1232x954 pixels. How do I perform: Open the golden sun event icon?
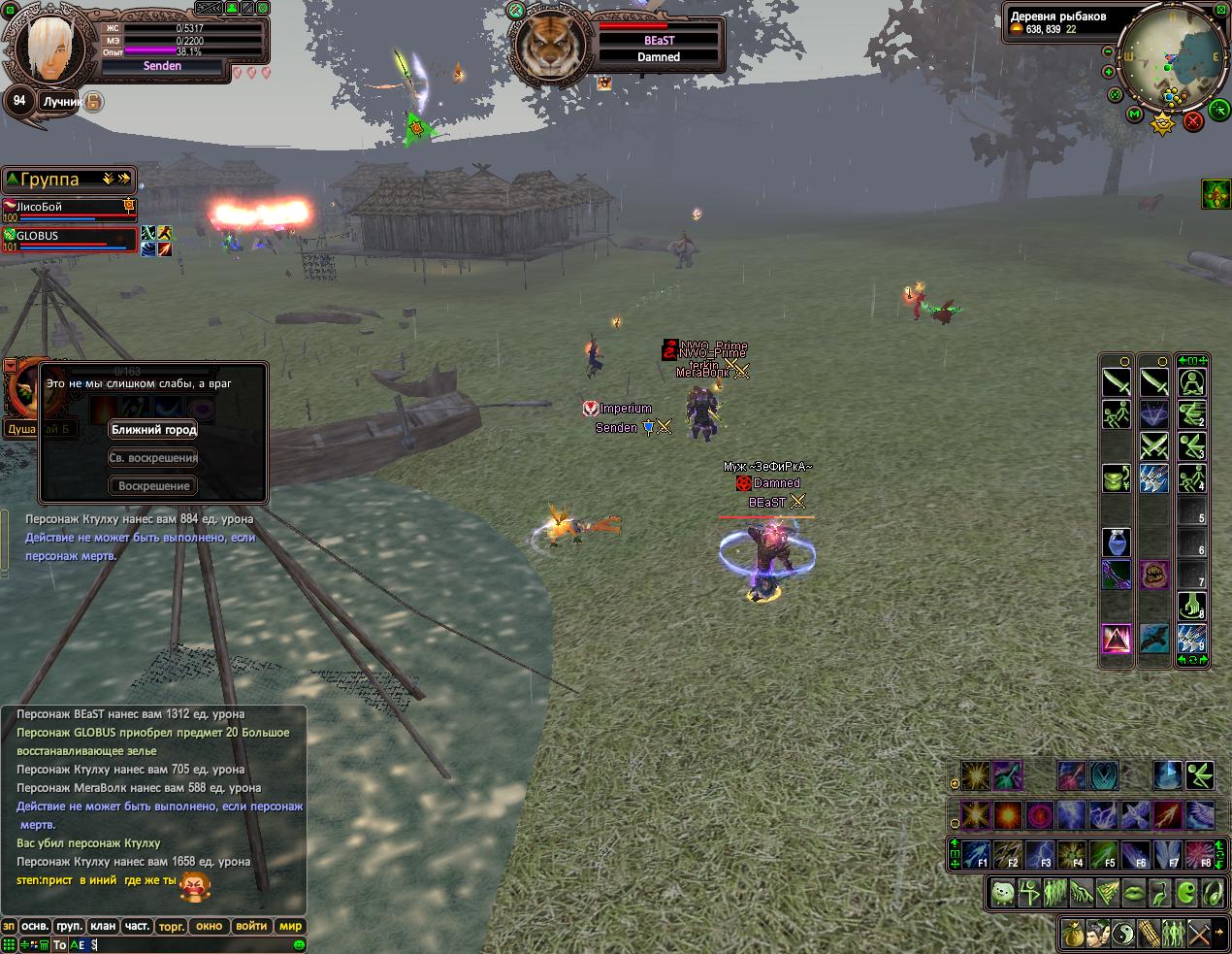tap(1162, 123)
